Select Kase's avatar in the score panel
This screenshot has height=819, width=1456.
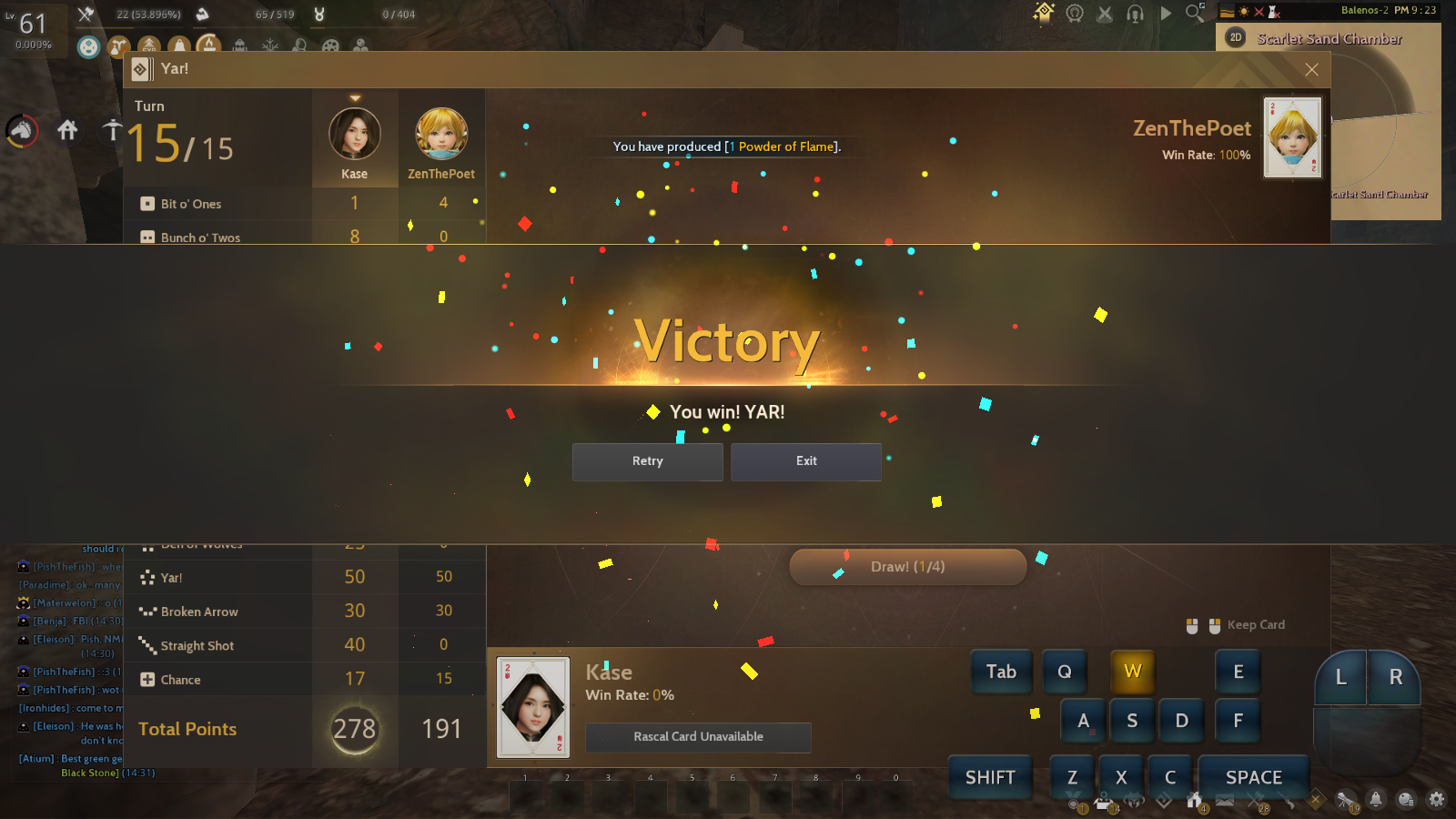tap(354, 135)
